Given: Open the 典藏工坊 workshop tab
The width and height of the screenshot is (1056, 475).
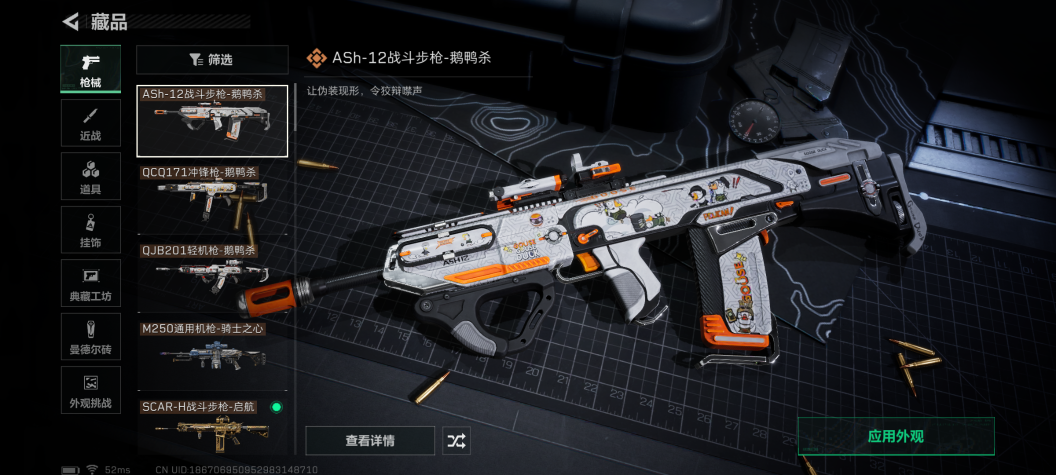Looking at the screenshot, I should [x=90, y=283].
